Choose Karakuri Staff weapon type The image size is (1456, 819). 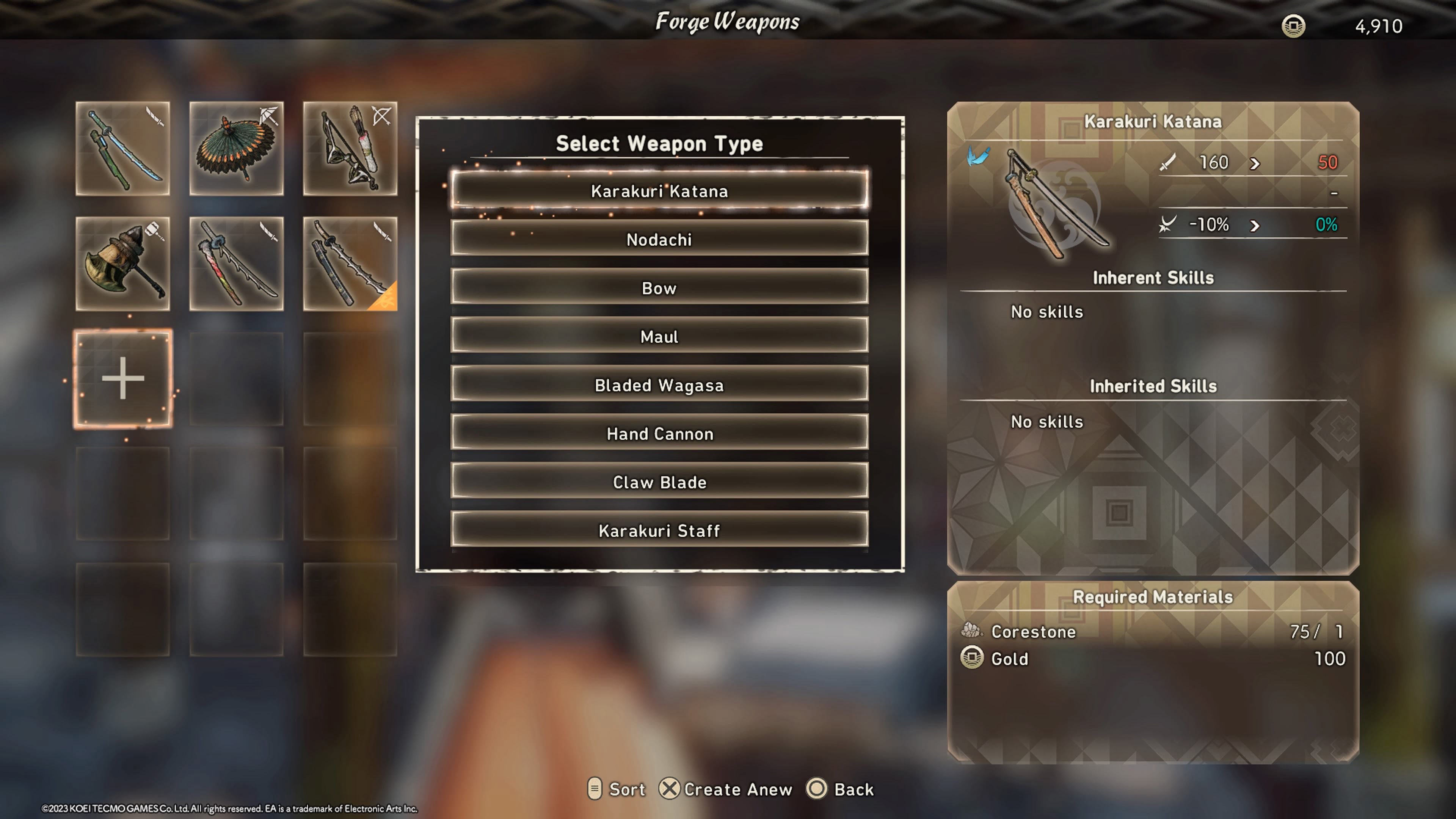coord(659,531)
